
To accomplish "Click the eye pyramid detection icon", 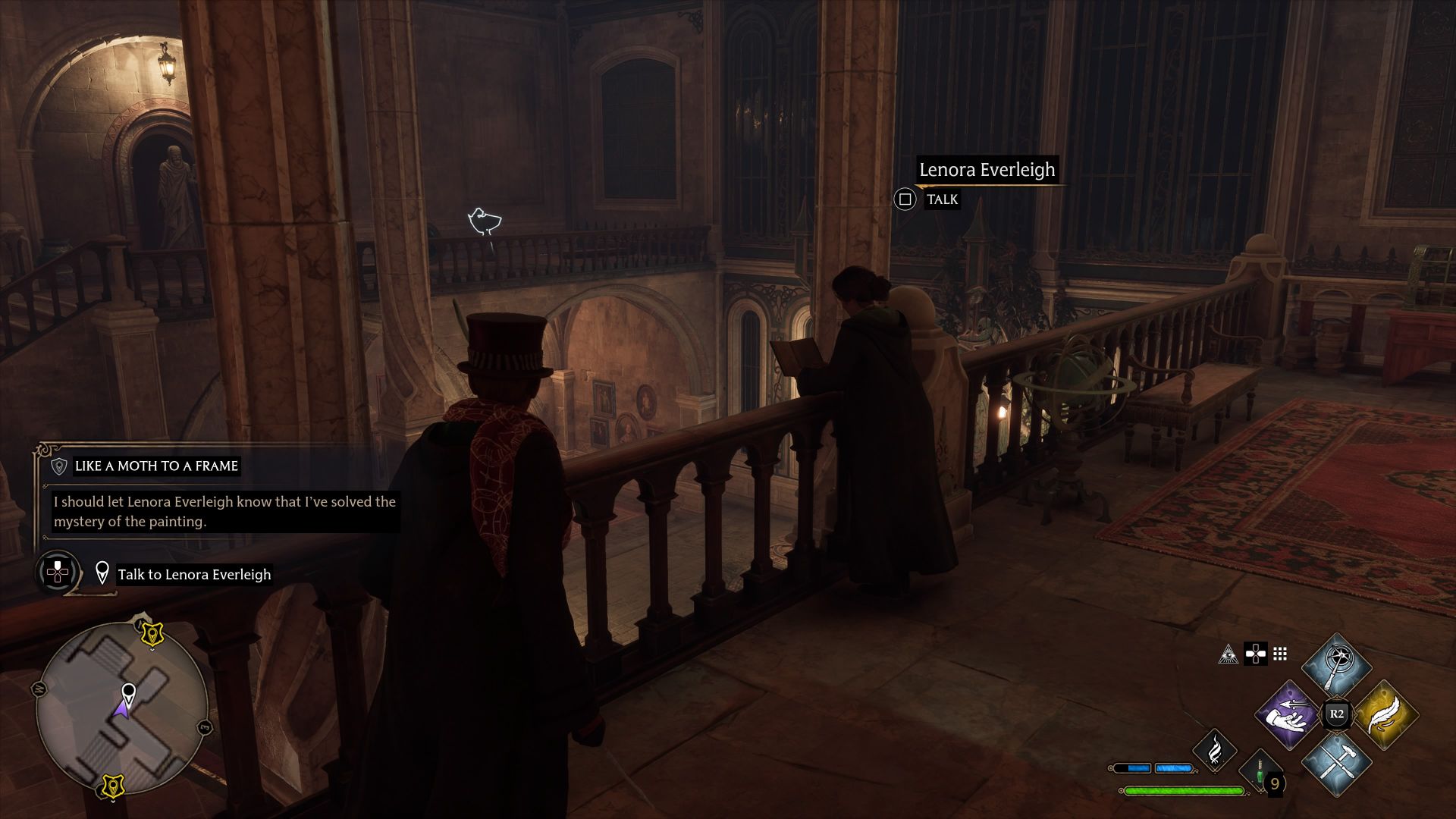I will click(x=1228, y=654).
